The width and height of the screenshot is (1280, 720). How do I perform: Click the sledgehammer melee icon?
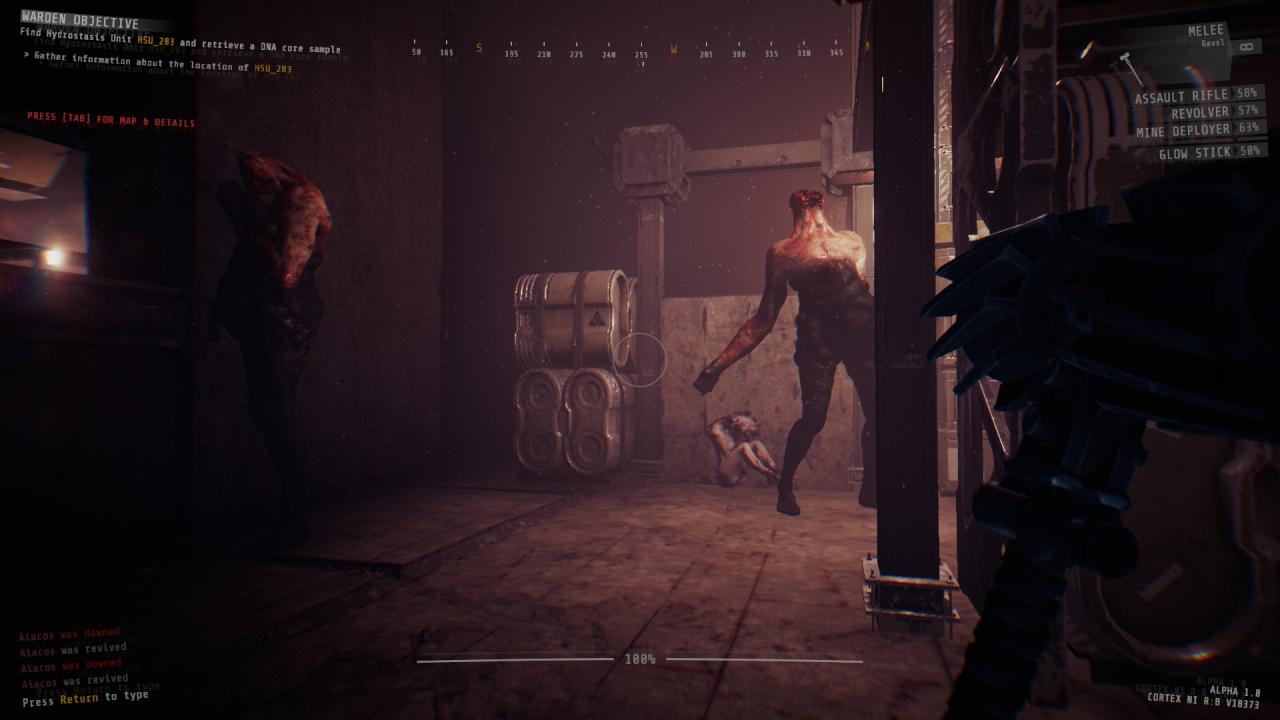[x=1132, y=66]
